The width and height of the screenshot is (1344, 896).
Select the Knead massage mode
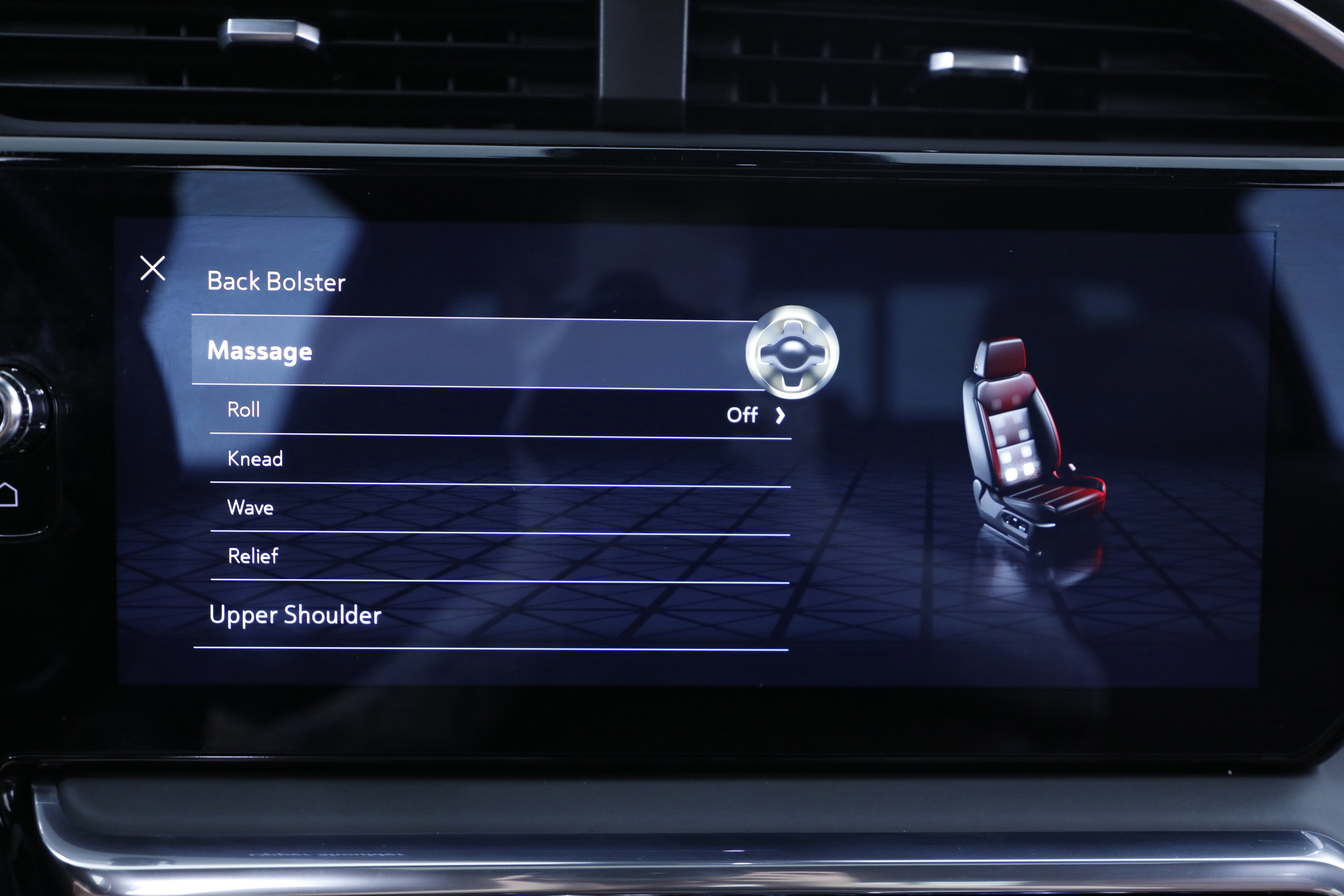255,459
